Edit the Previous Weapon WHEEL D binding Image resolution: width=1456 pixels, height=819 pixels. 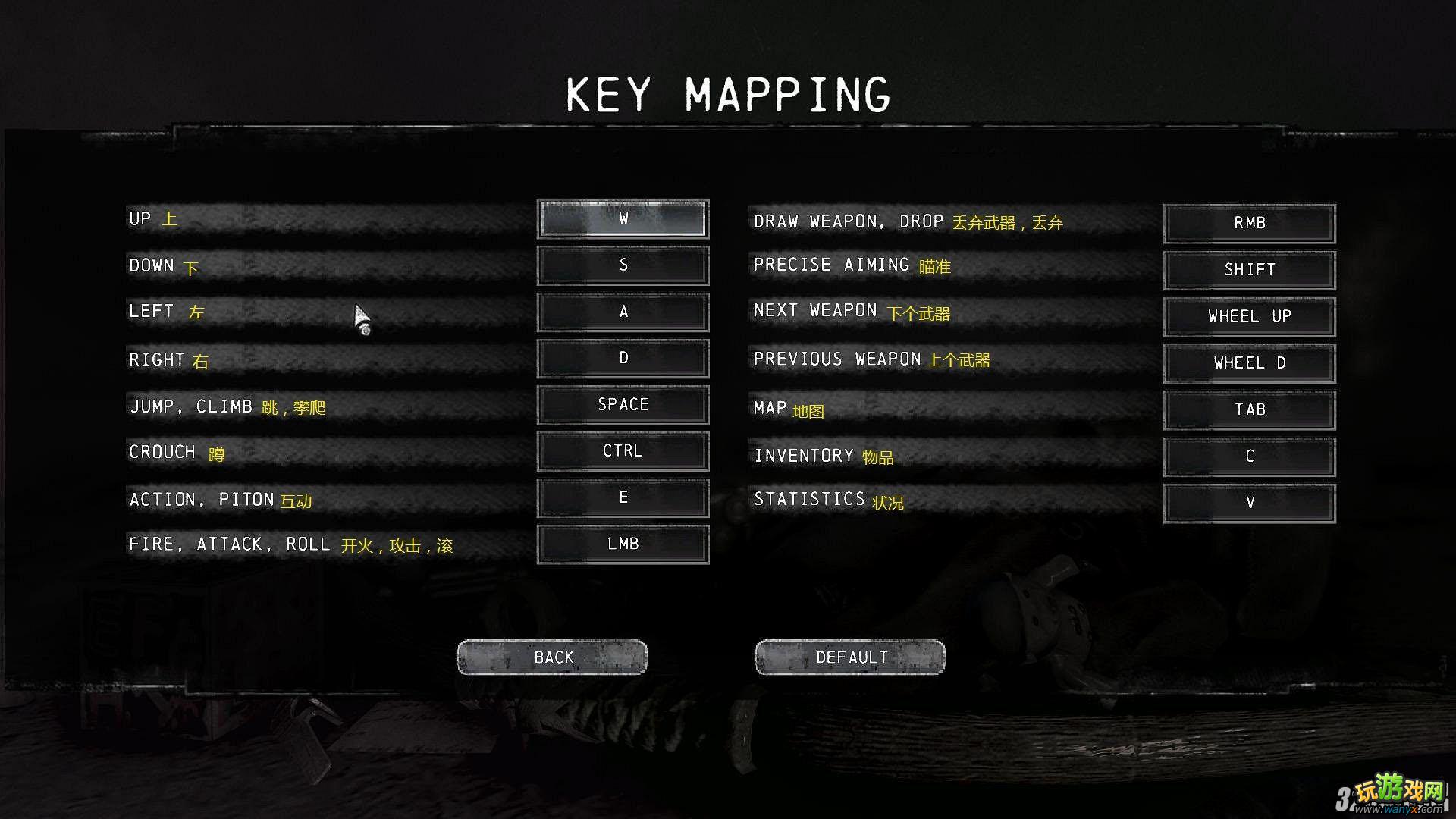click(x=1250, y=363)
